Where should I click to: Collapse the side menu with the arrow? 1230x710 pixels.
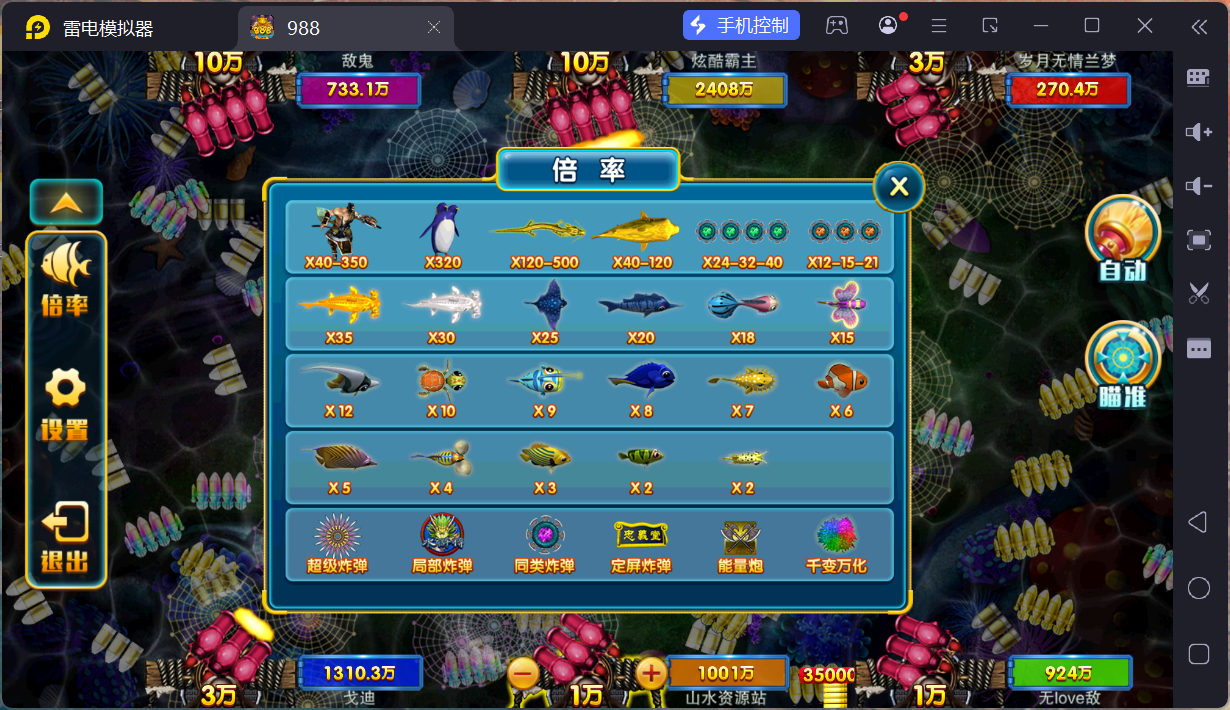pos(66,202)
